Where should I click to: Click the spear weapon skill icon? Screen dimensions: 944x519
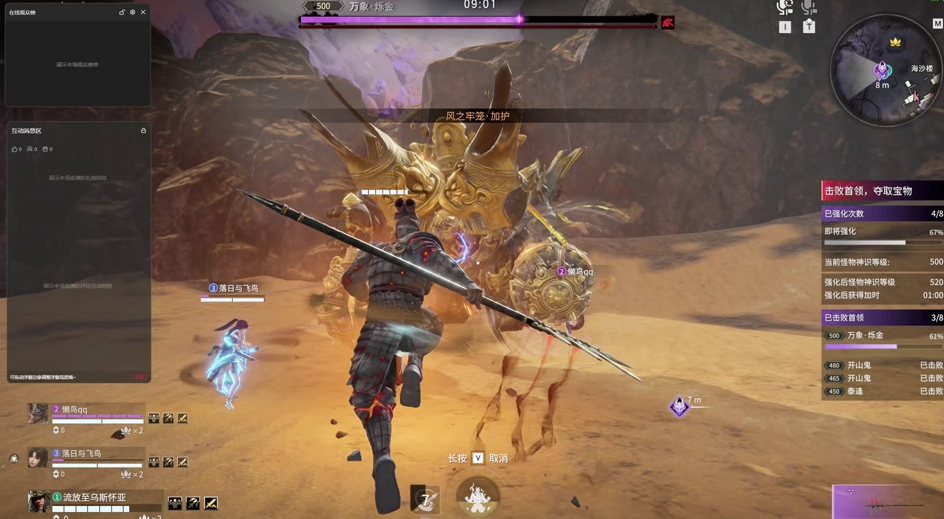click(x=425, y=497)
